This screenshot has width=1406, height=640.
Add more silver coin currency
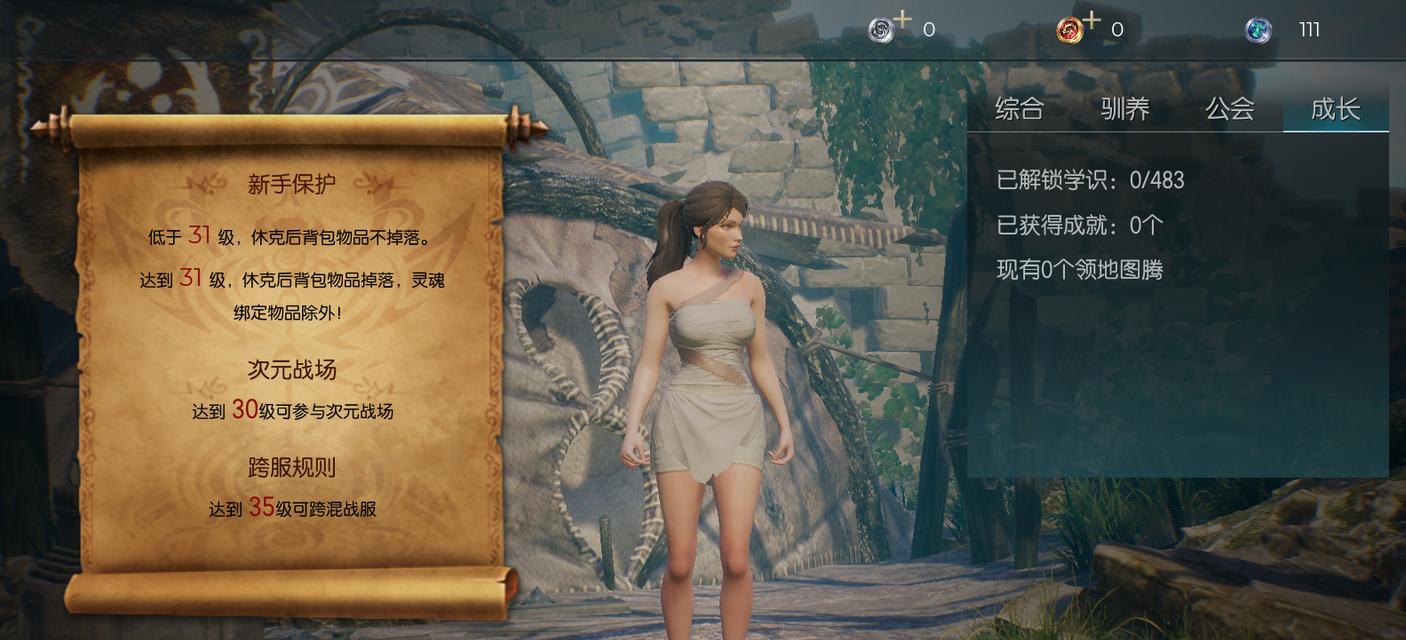tap(902, 19)
